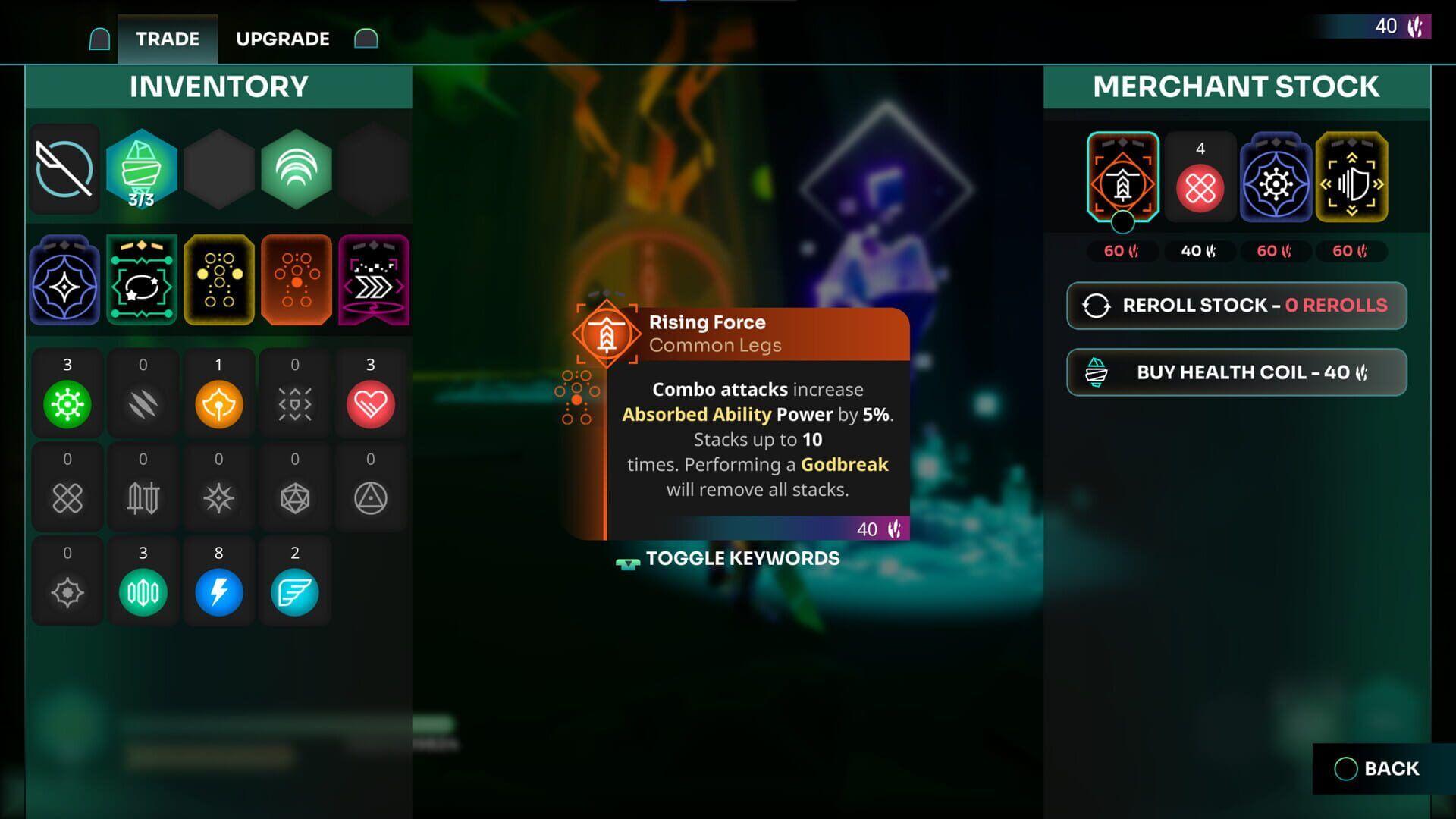
Task: Buy a Health Coil for 40
Action: click(1236, 372)
